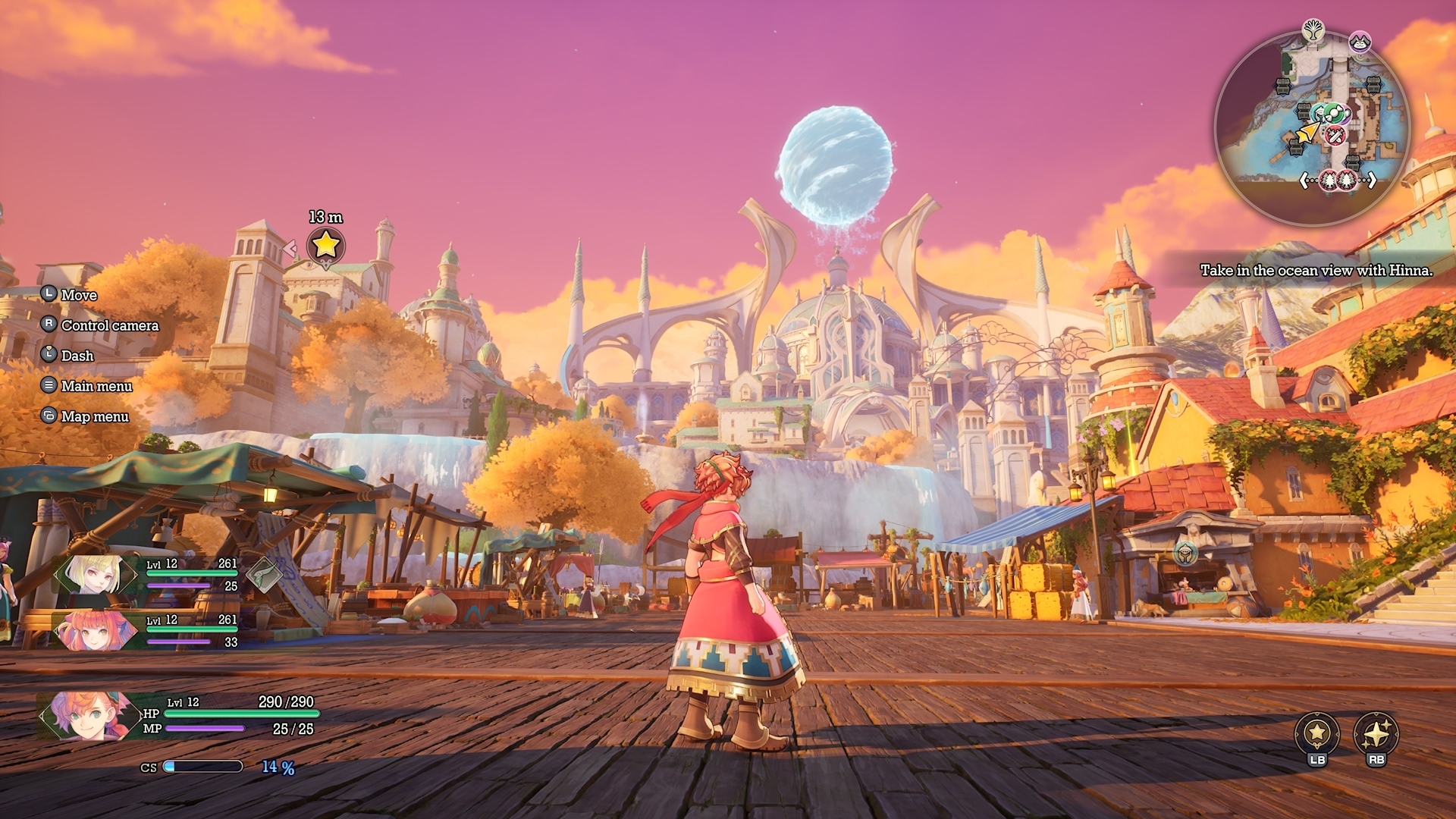Click the crossed-swords red marker on minimap
This screenshot has height=819, width=1456.
pyautogui.click(x=1335, y=136)
